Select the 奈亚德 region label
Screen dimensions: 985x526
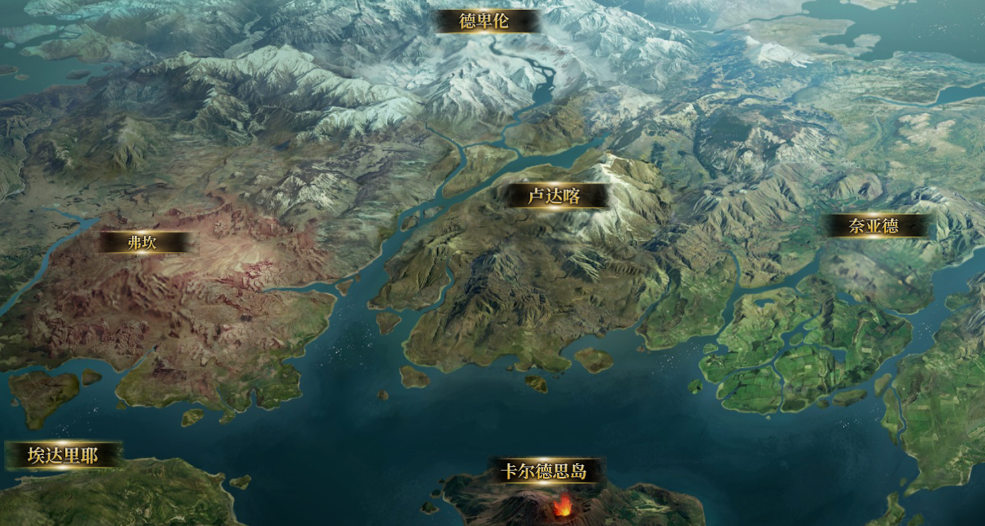coord(874,226)
